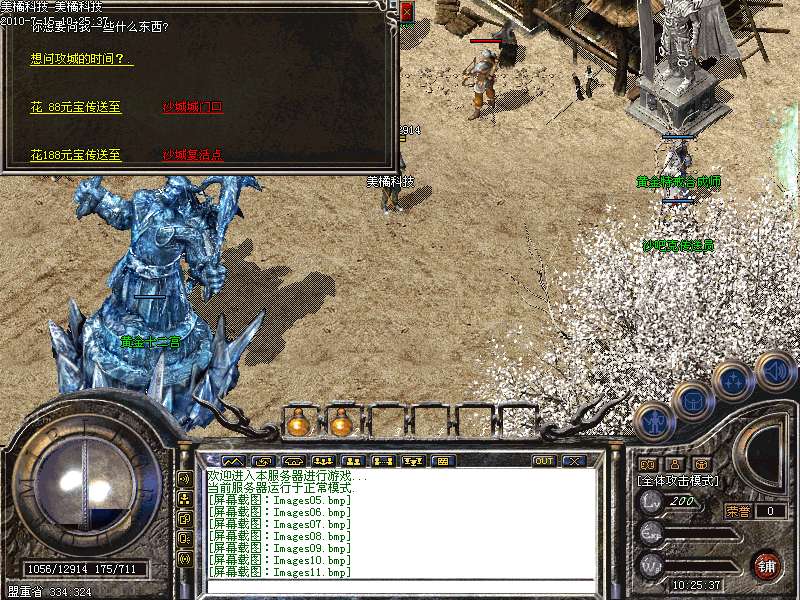Click the top chat-channel icon left of chat

pos(185,478)
